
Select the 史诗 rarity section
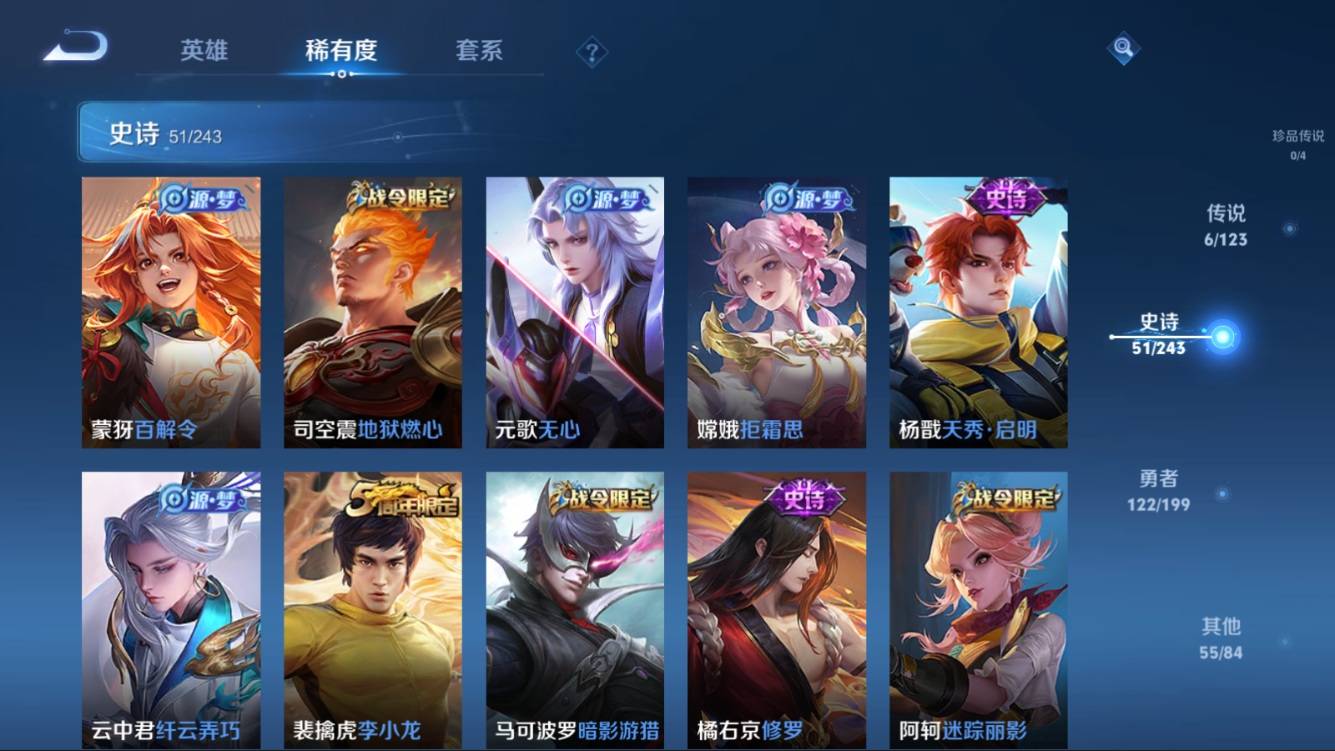(1159, 334)
